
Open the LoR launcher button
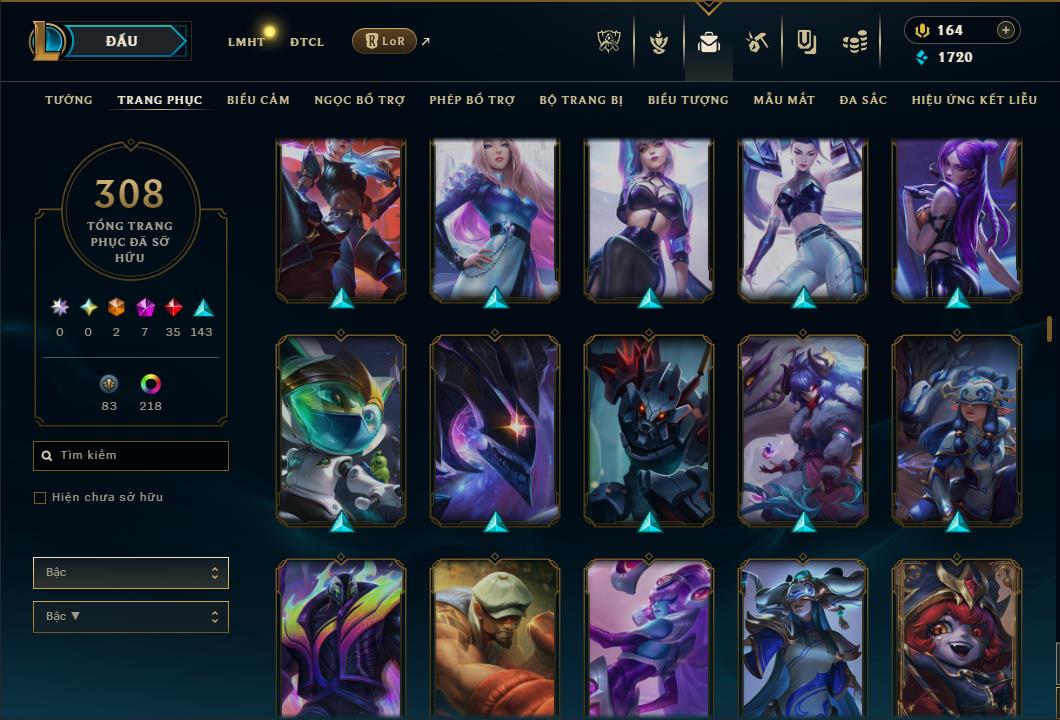384,42
